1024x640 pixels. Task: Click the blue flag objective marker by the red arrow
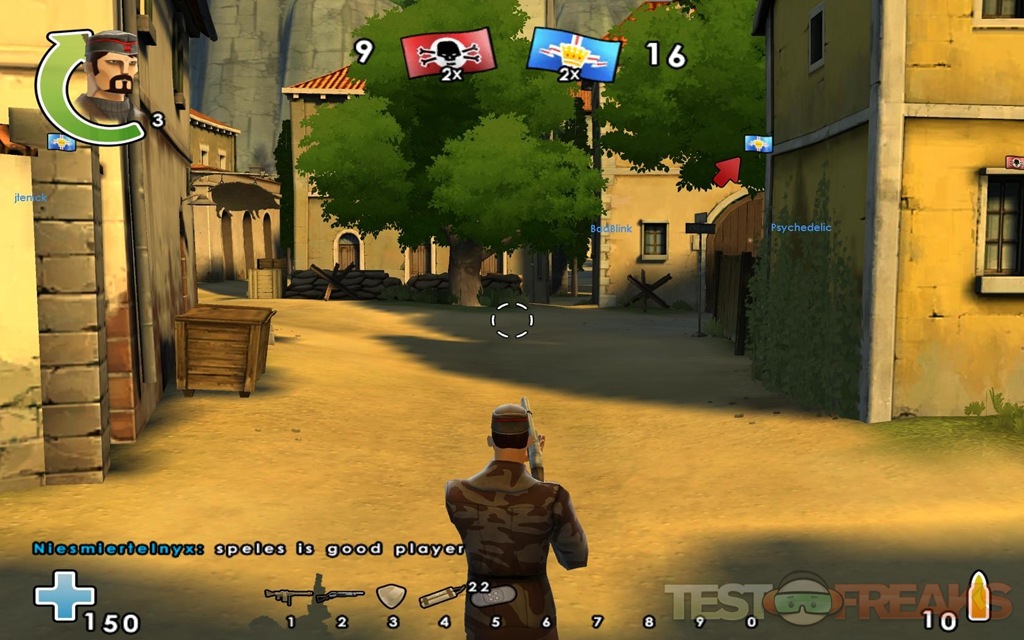point(758,144)
